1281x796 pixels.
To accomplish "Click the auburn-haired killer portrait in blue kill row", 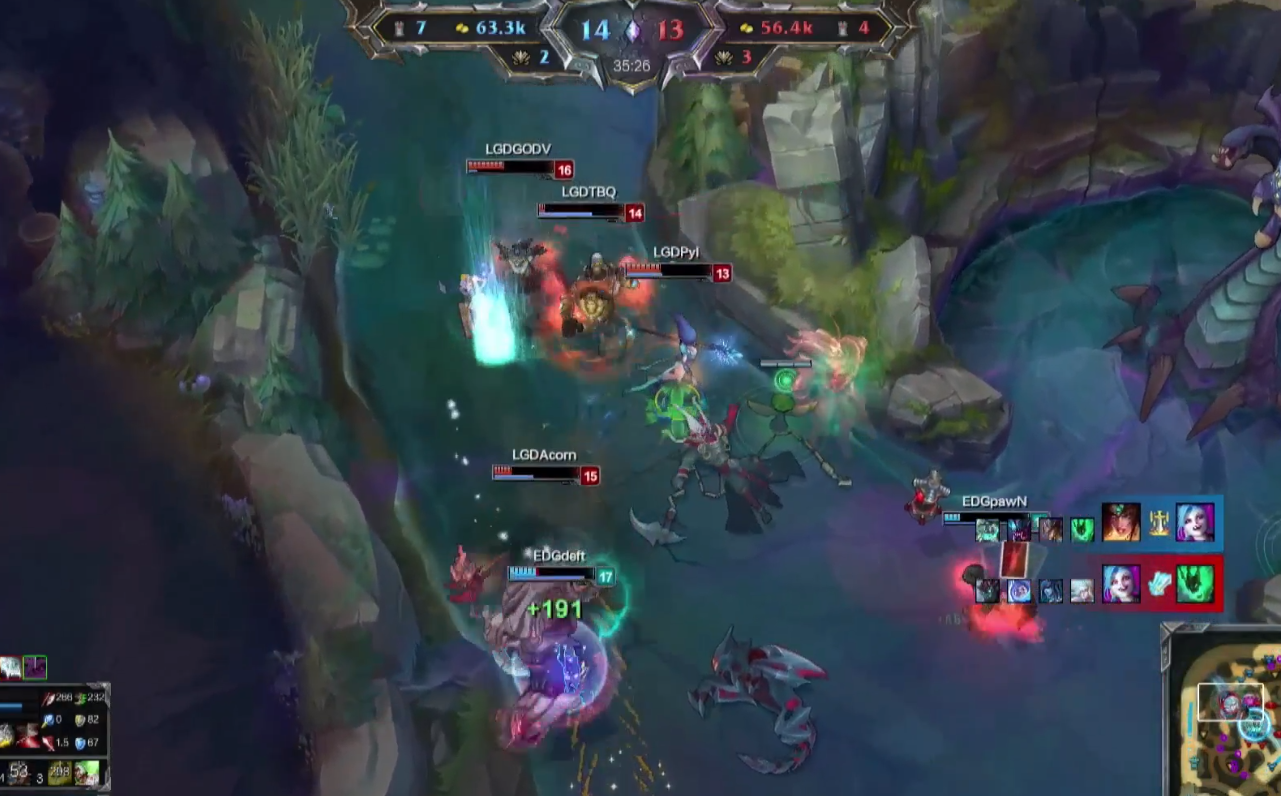I will click(x=1121, y=523).
